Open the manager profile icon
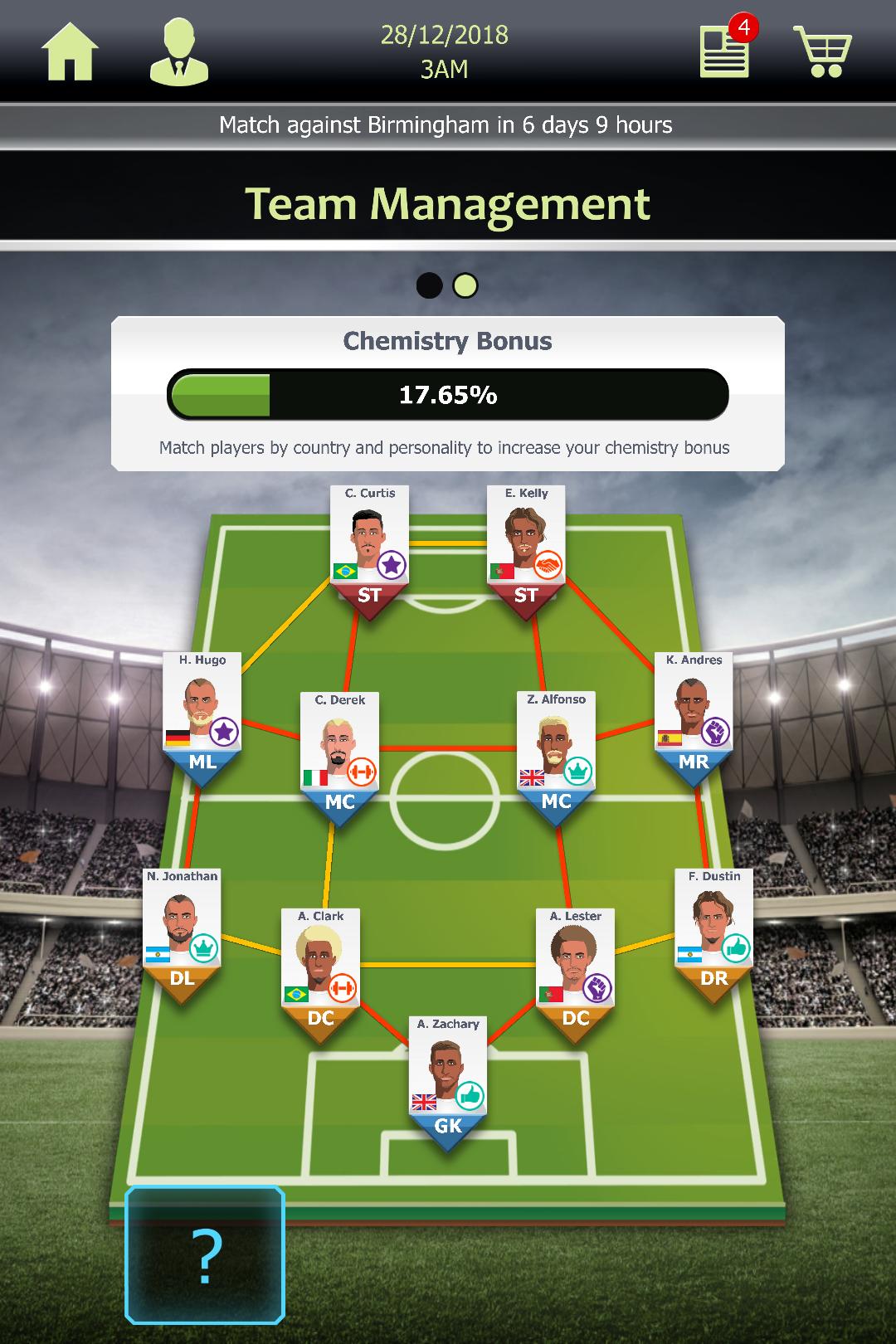The width and height of the screenshot is (896, 1344). (x=178, y=53)
